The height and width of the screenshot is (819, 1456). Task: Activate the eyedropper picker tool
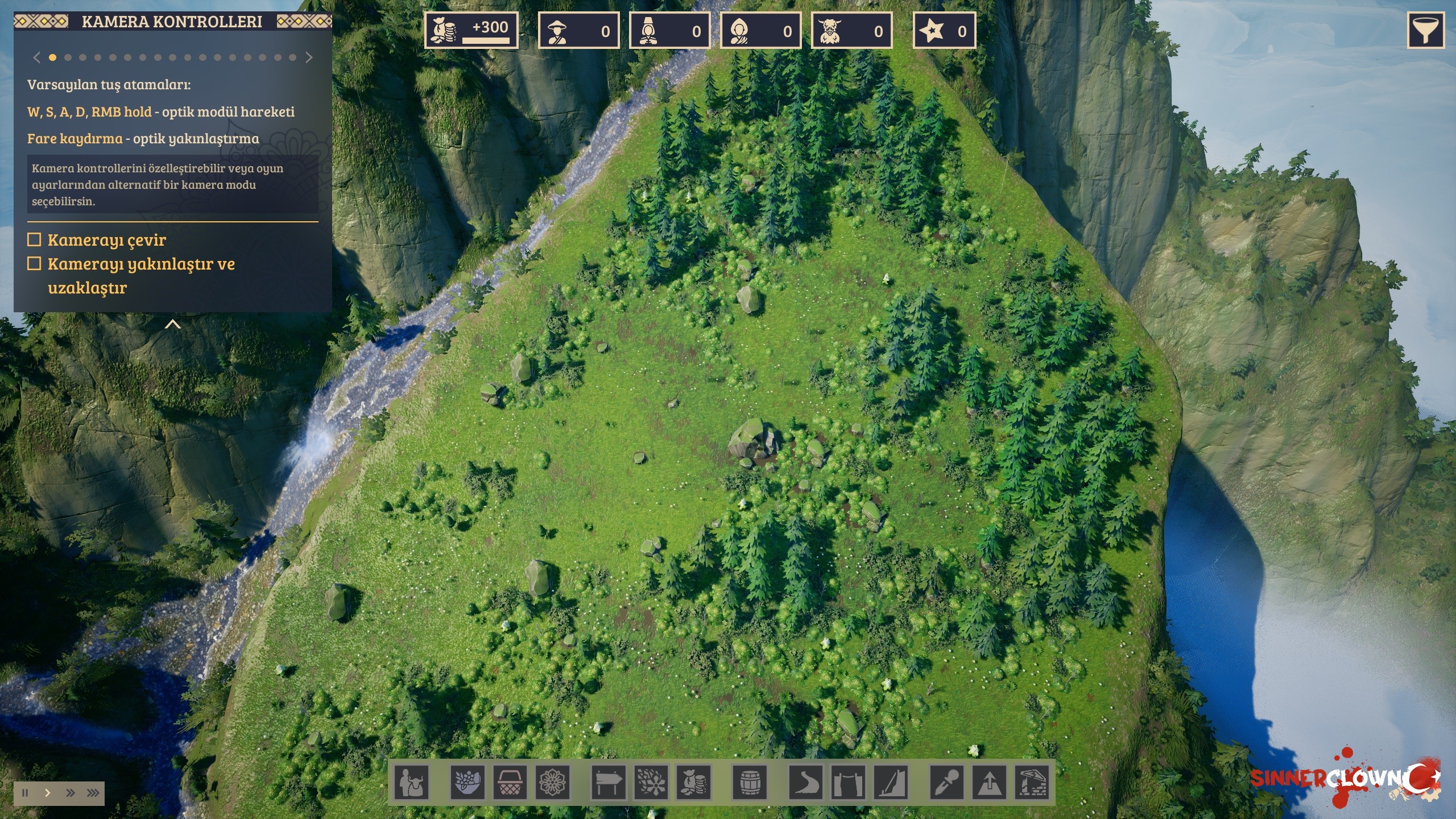click(x=947, y=783)
